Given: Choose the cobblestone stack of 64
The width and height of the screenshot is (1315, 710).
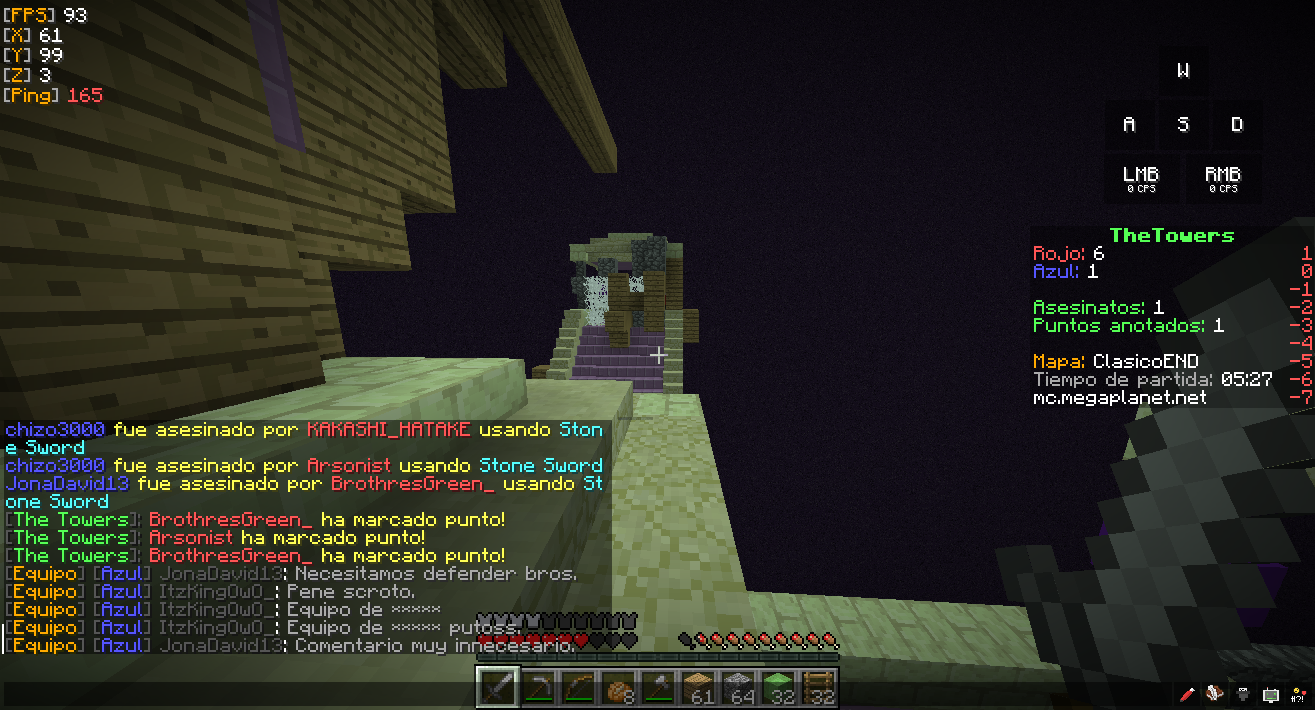Looking at the screenshot, I should pyautogui.click(x=738, y=688).
